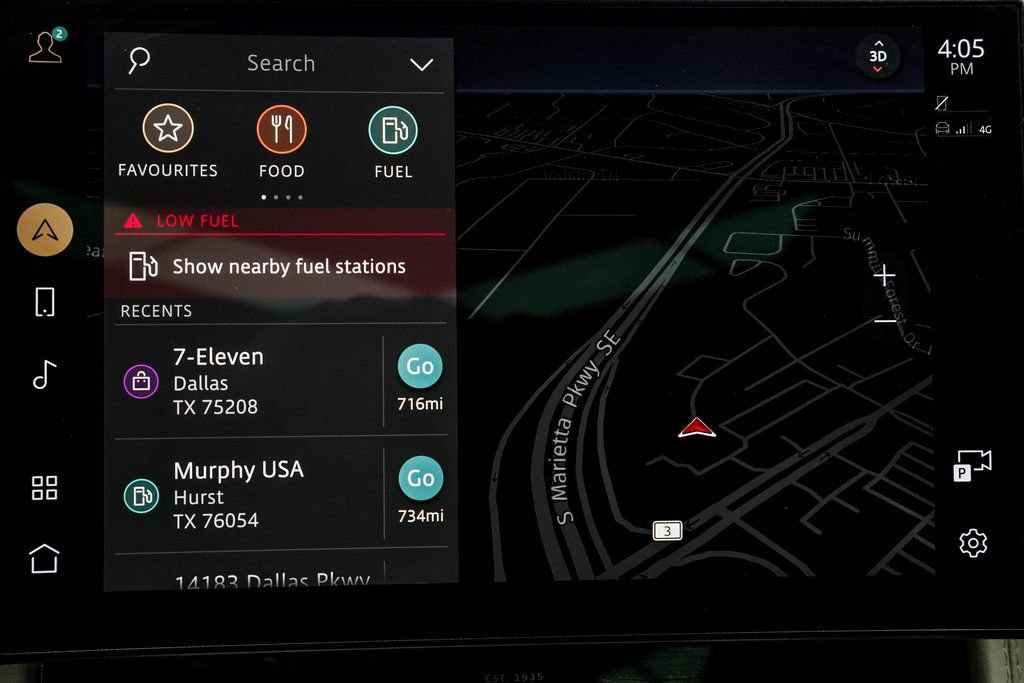Open the navigation arrow sidebar item

tap(45, 230)
